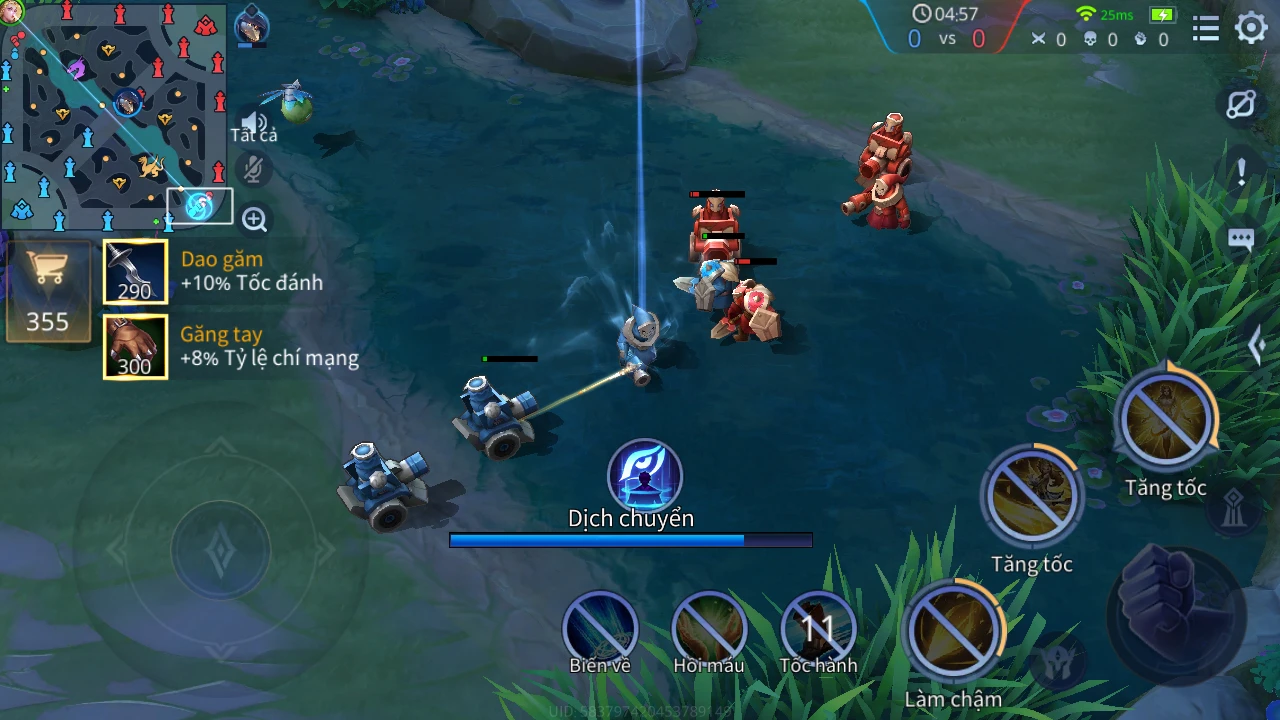
Task: Activate the Tốc hành spell on cooldown
Action: (x=818, y=630)
